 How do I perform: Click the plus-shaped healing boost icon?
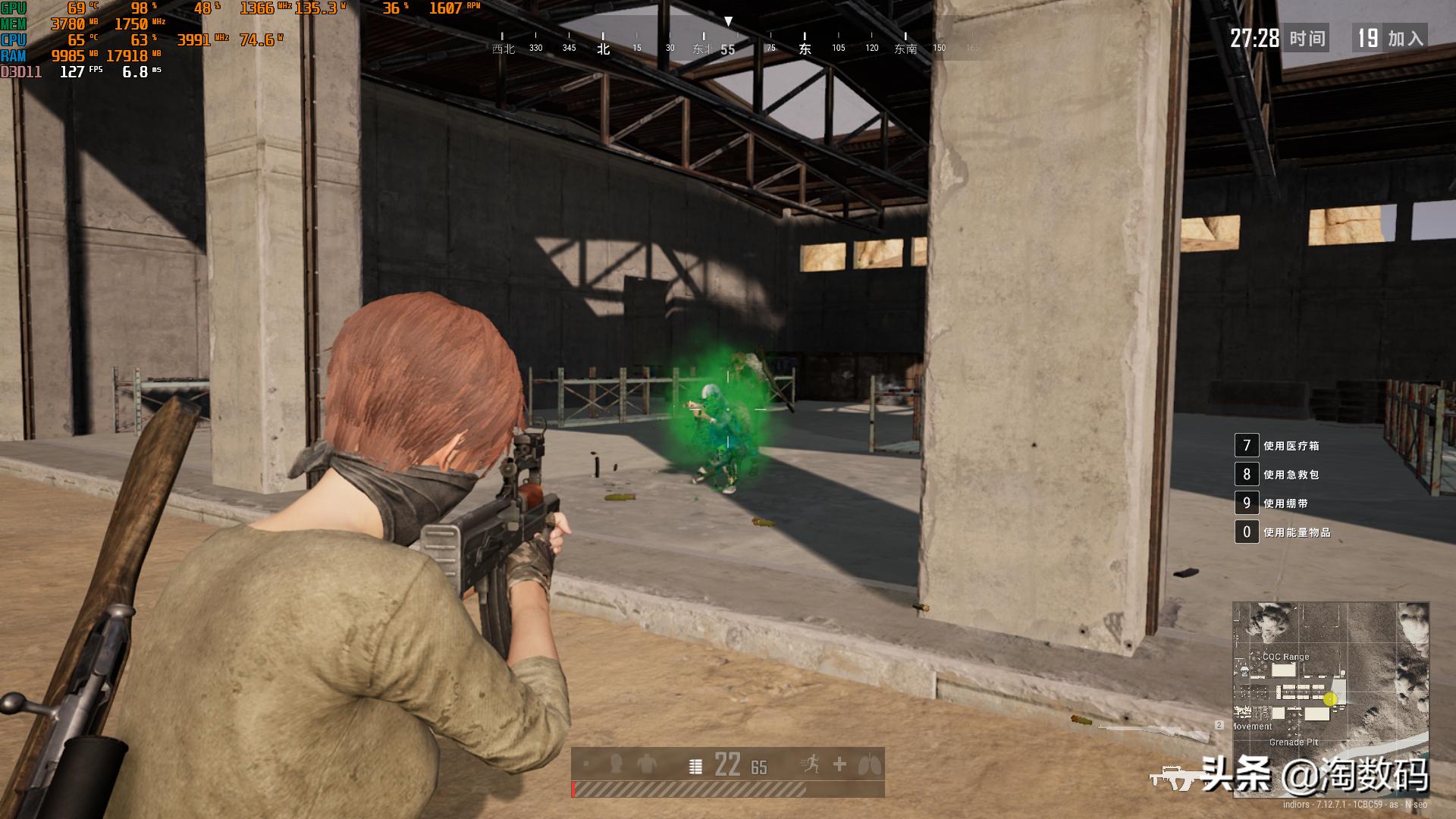[839, 764]
